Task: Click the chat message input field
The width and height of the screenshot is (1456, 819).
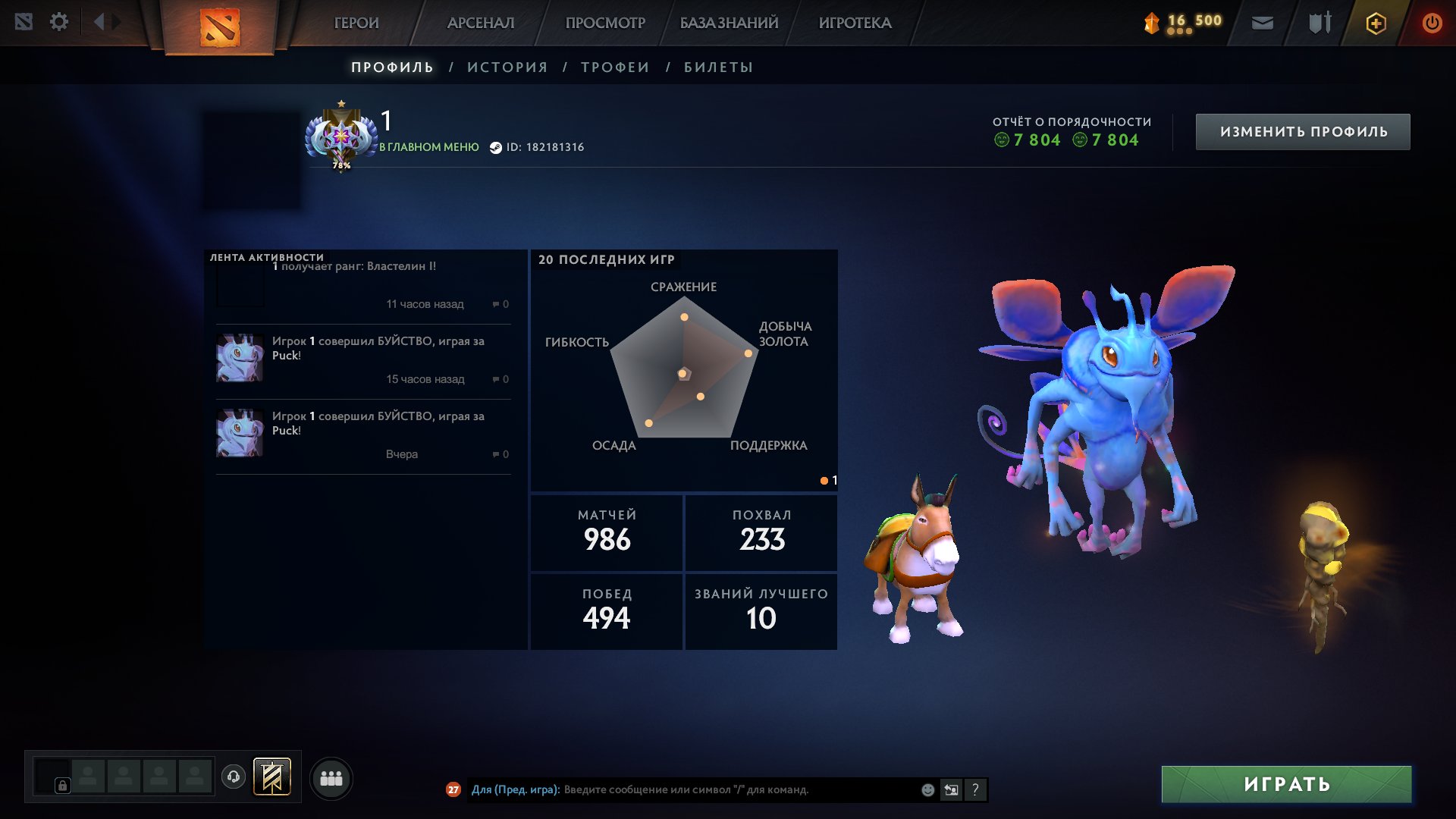Action: 720,789
